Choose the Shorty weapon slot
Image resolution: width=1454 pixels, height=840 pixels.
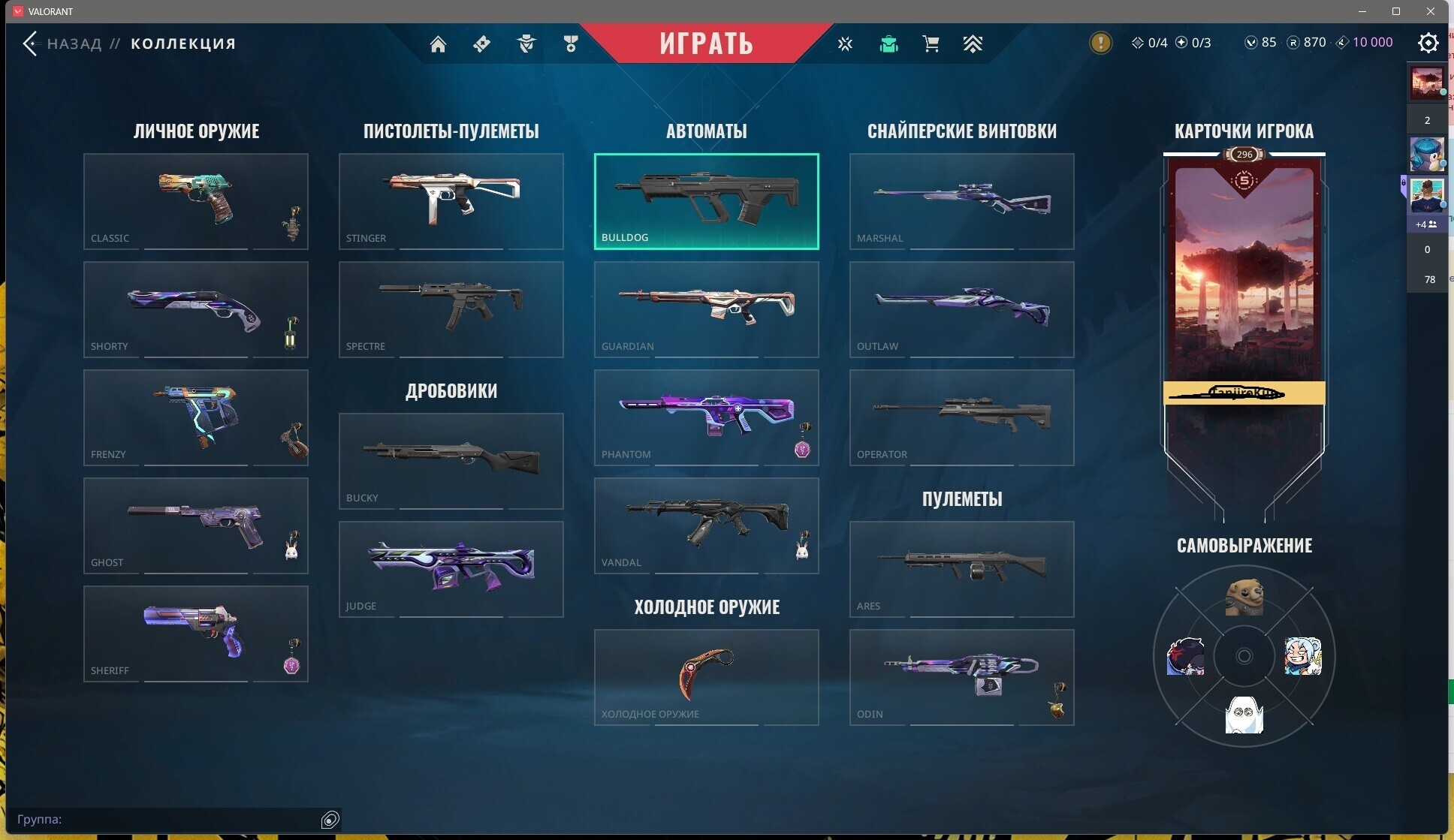(x=195, y=309)
